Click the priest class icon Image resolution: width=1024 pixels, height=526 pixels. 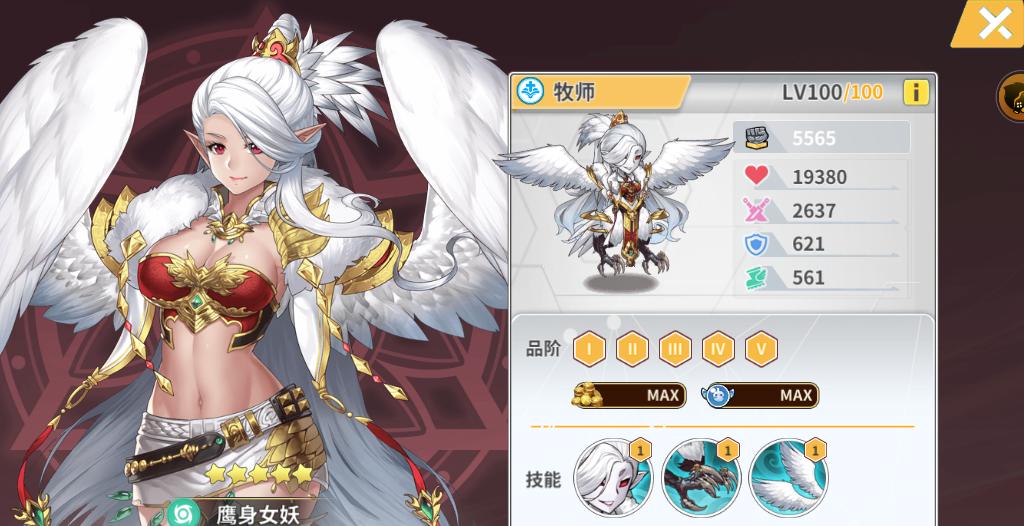530,92
